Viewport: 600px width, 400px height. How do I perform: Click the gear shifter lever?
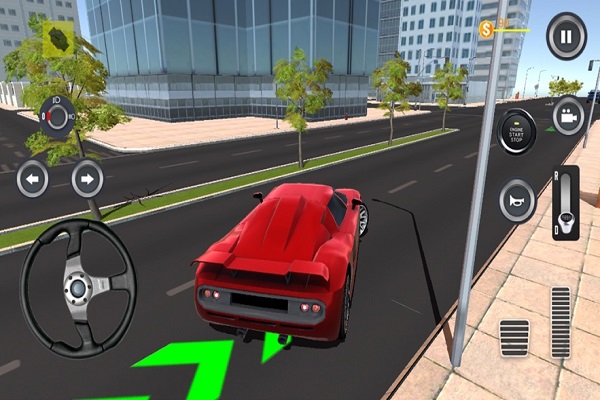(566, 203)
